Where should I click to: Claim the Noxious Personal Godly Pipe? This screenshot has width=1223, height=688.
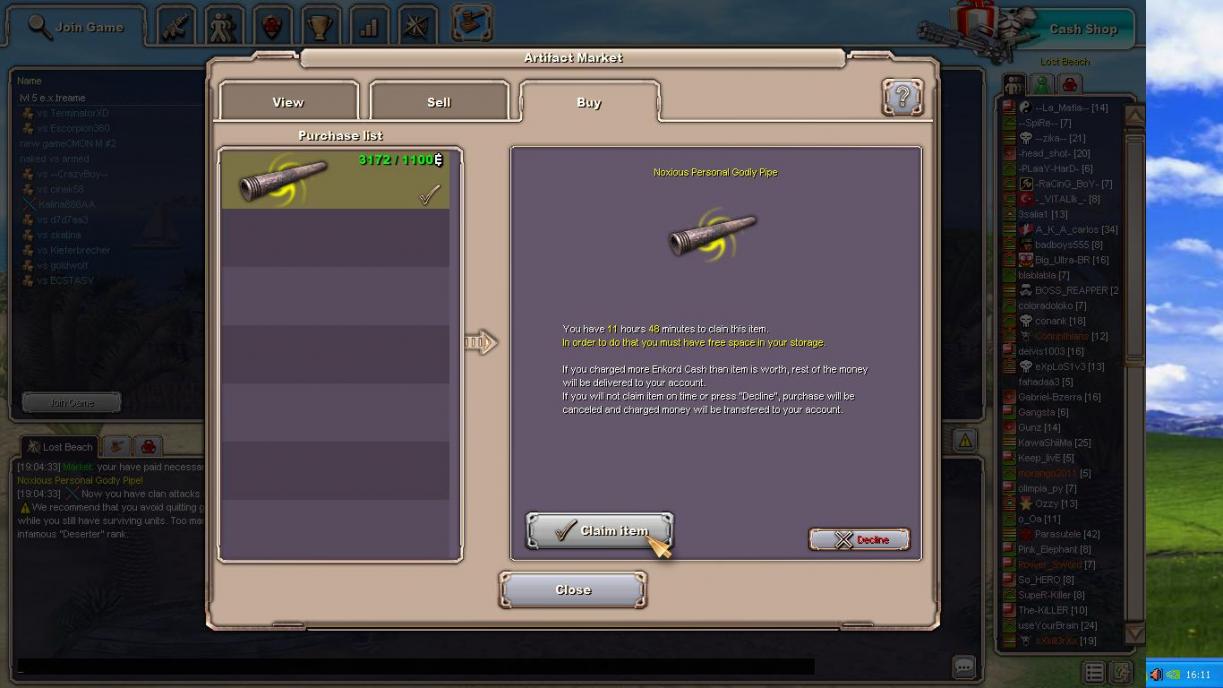pos(599,531)
